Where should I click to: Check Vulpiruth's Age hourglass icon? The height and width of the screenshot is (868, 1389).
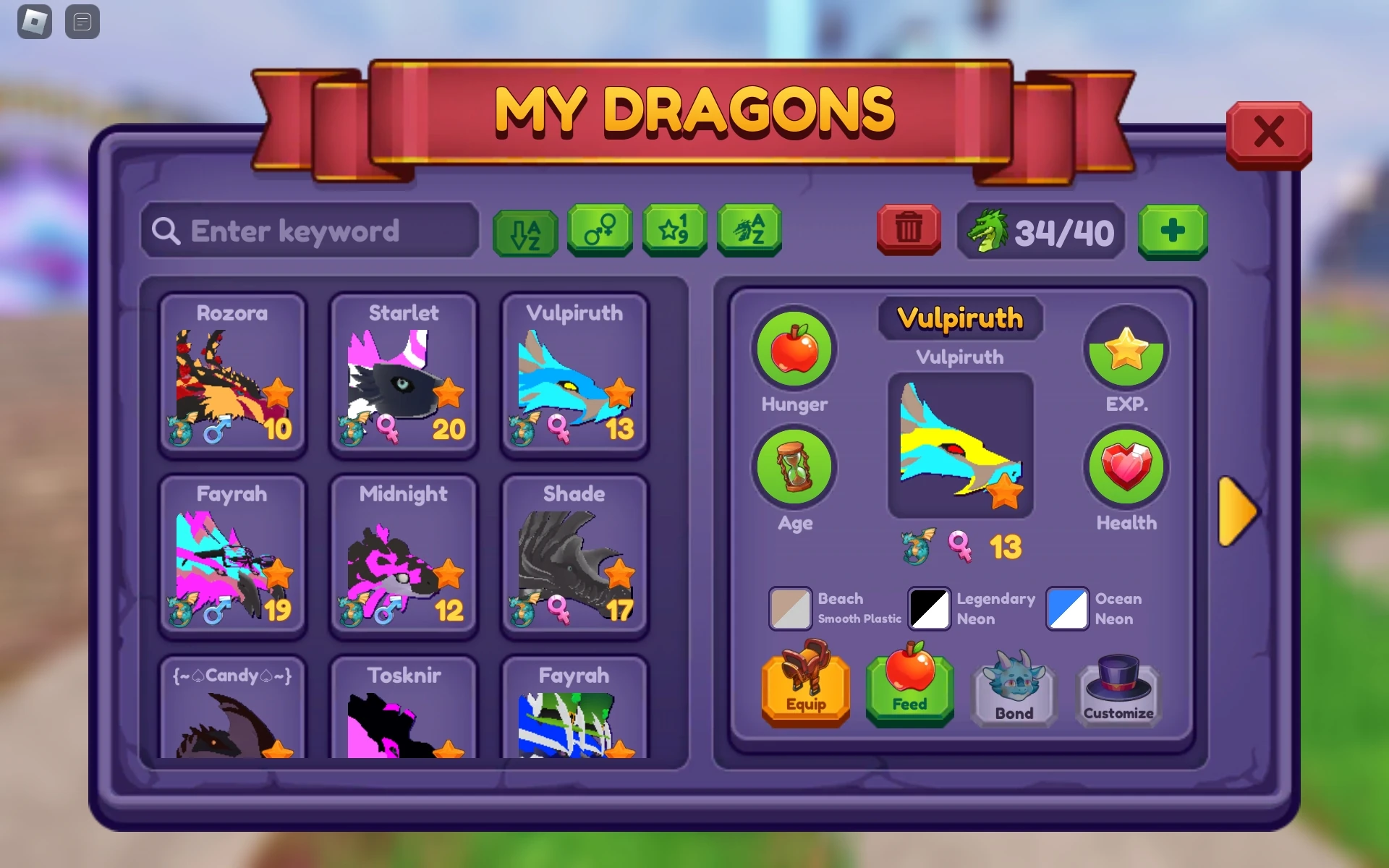pos(794,467)
